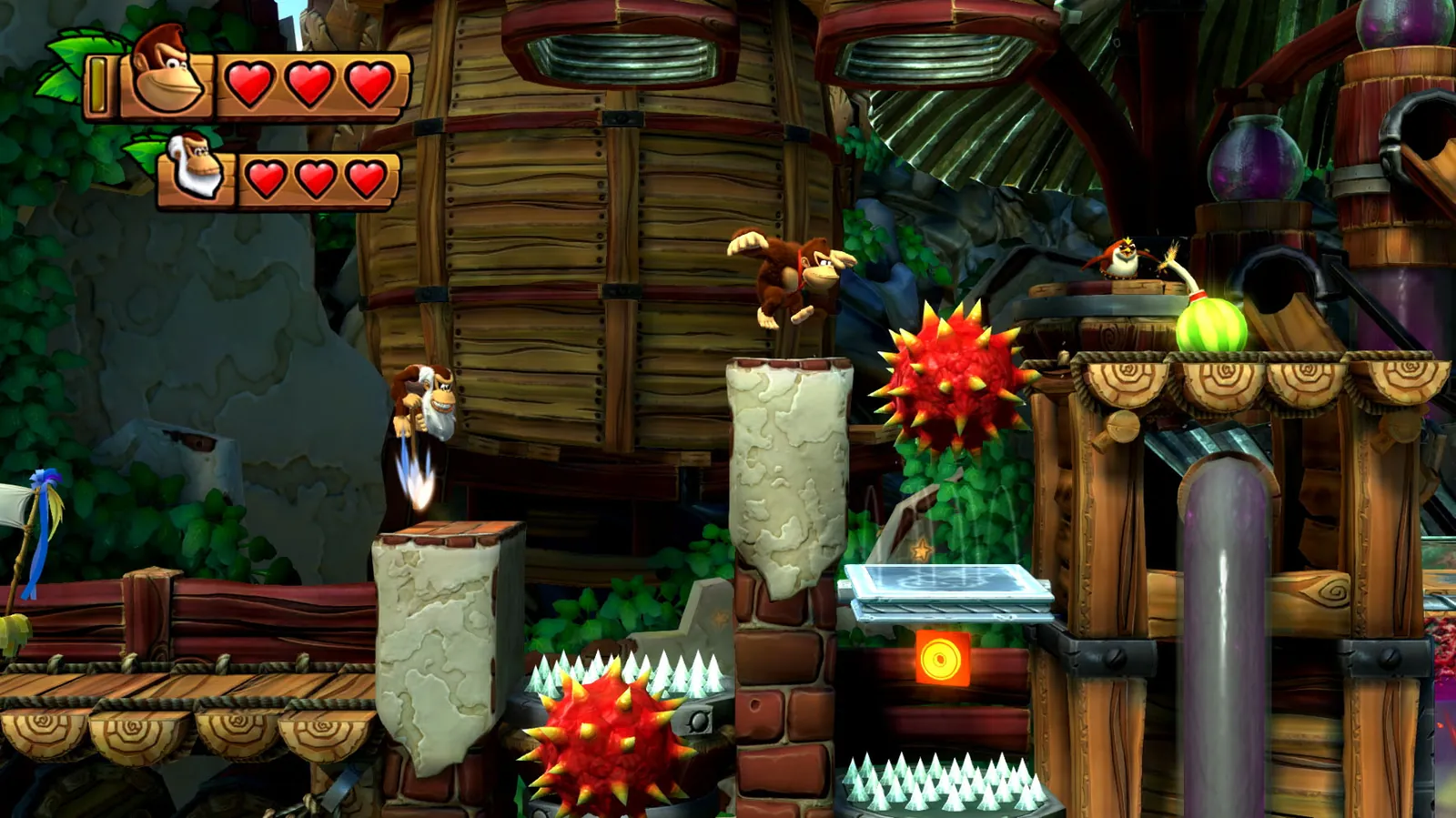
Task: Click the lower spiky red enemy near the spikes
Action: (601, 737)
